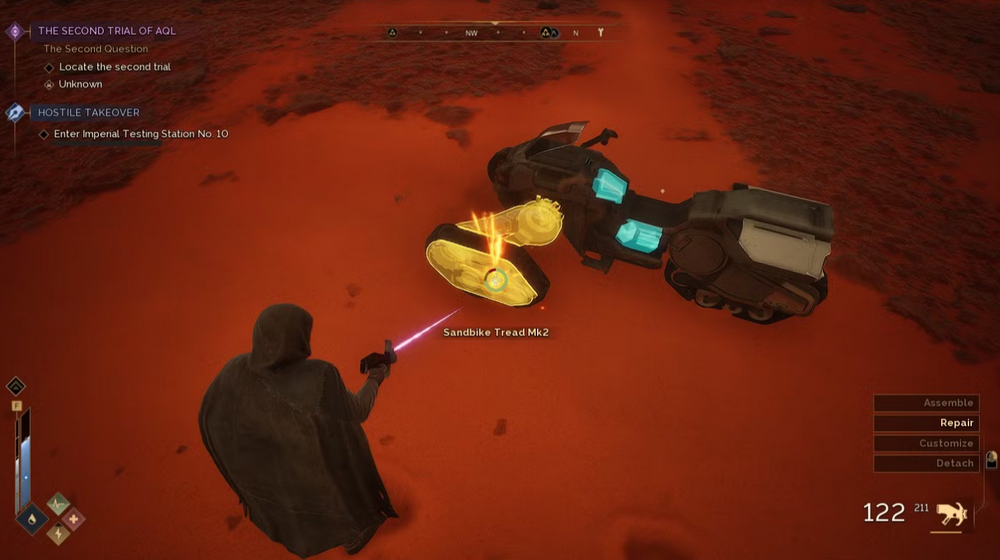Select the Hostile Takeover quest tracker

point(88,113)
